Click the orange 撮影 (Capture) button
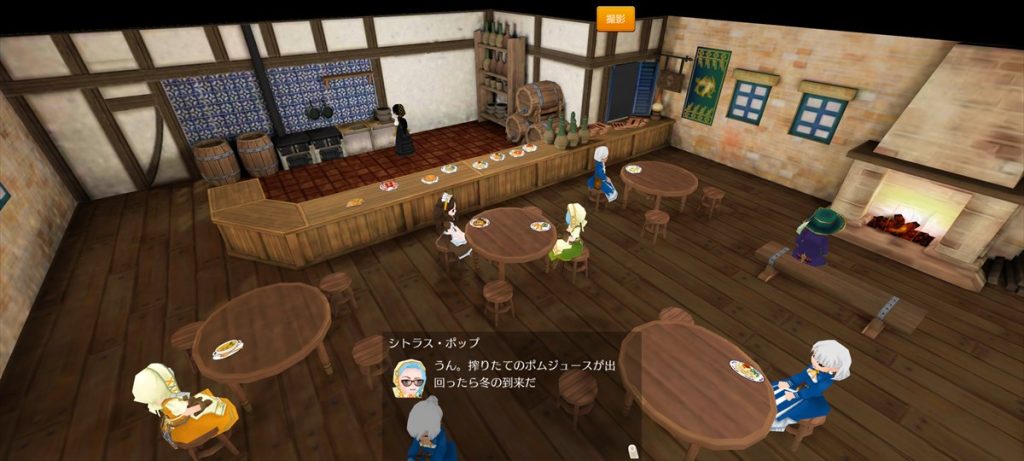The width and height of the screenshot is (1024, 461). (x=615, y=18)
